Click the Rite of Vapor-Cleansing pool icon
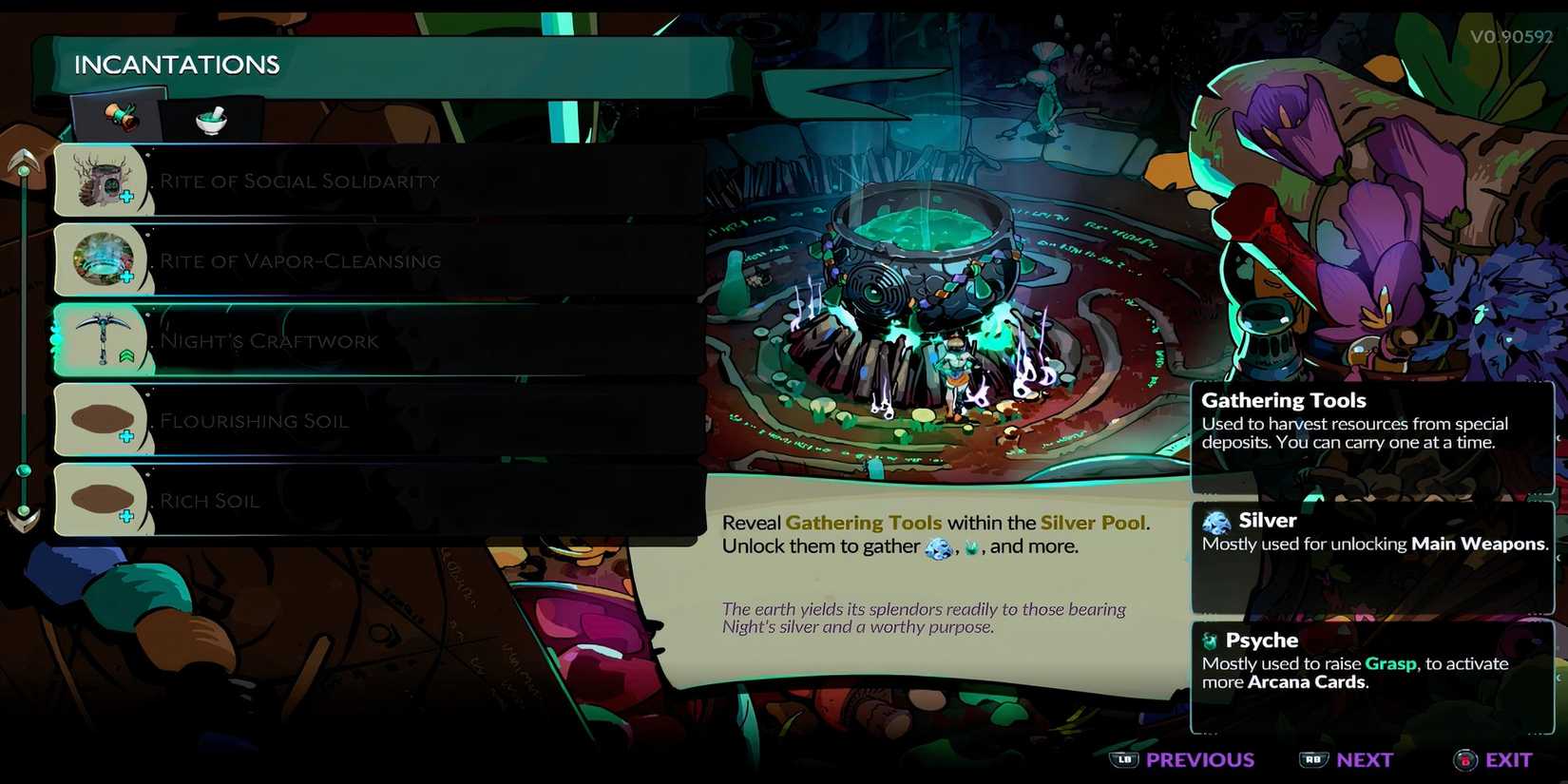Image resolution: width=1568 pixels, height=784 pixels. [x=103, y=258]
